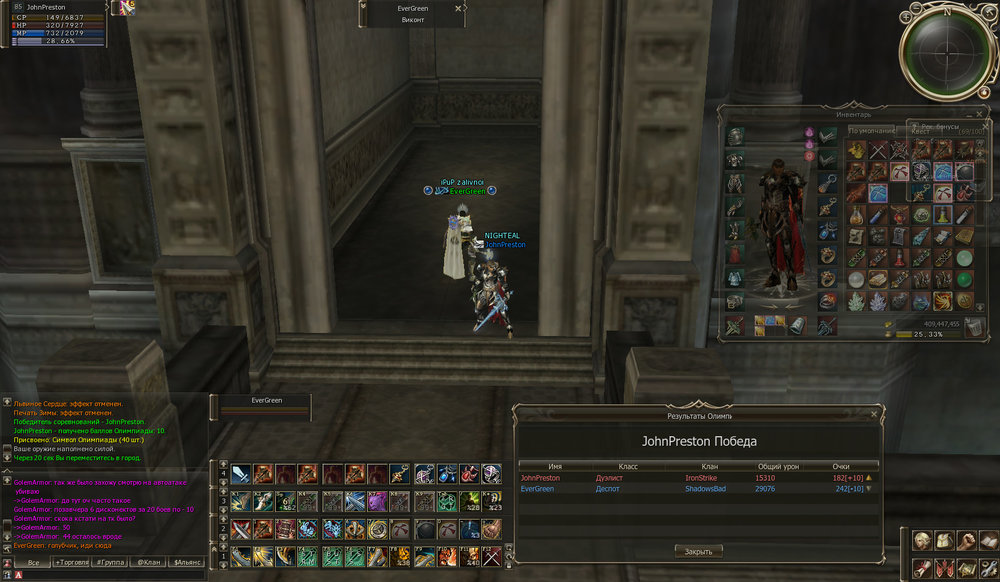The image size is (1000, 582).
Task: Activate the sword skill in the hotbar
Action: tap(240, 474)
